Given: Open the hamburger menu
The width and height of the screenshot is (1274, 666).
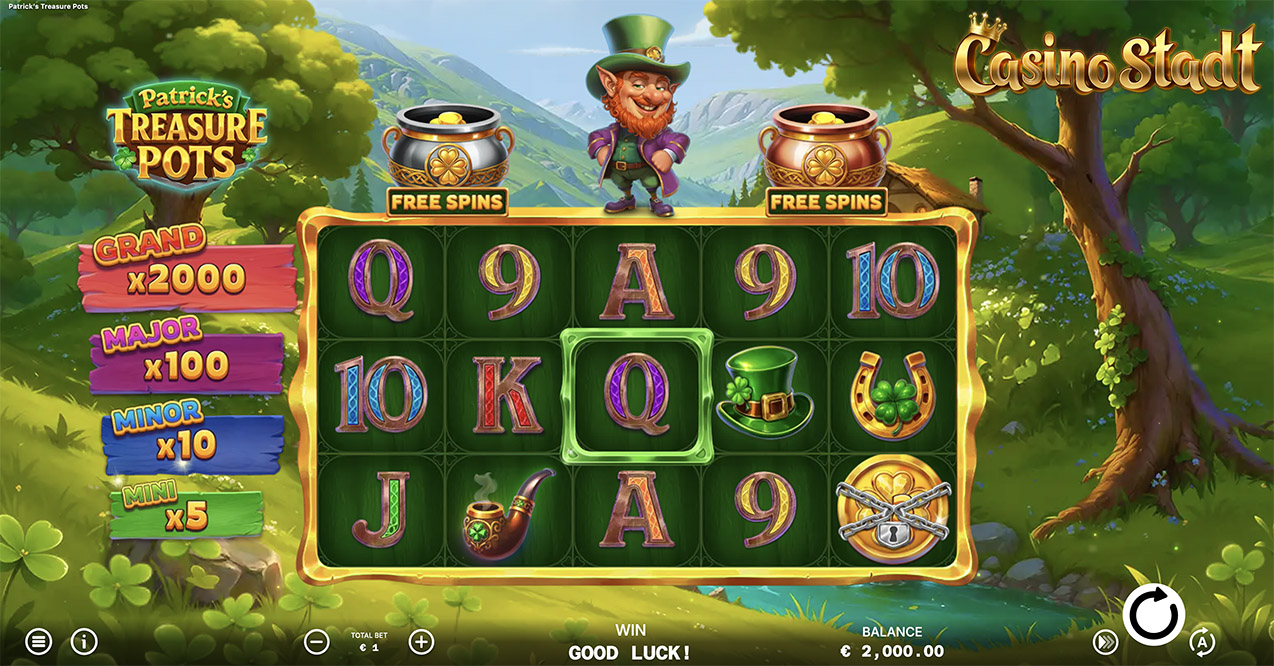Looking at the screenshot, I should click(x=38, y=641).
